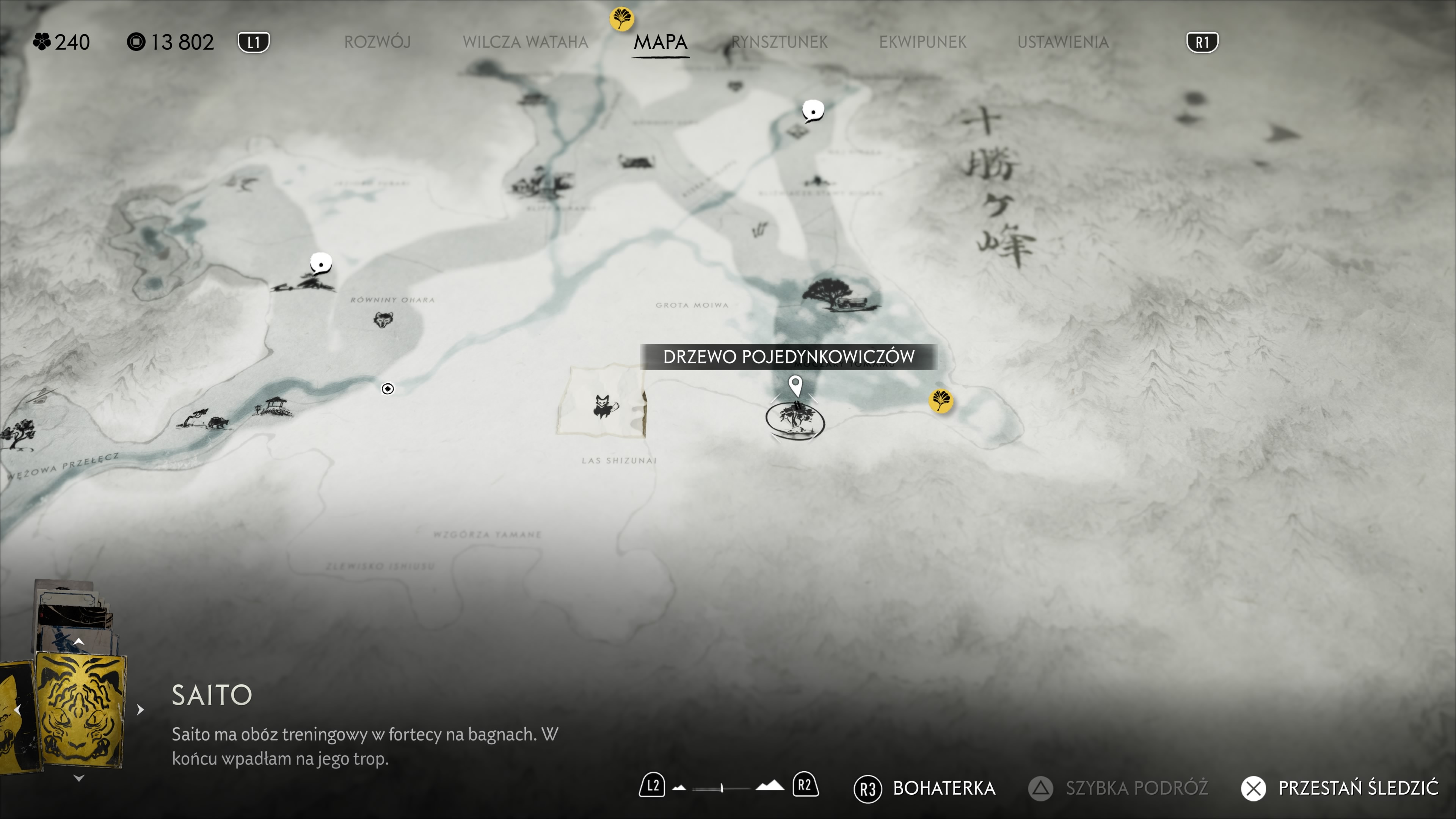
Task: Click the yellow ginkgo leaf map marker
Action: pos(940,401)
